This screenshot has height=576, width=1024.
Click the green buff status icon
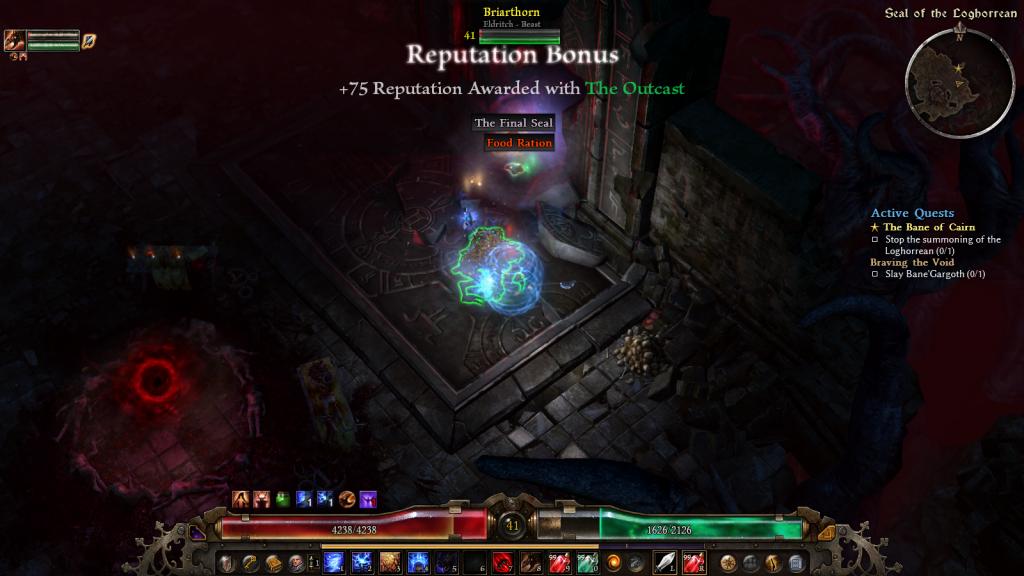283,498
